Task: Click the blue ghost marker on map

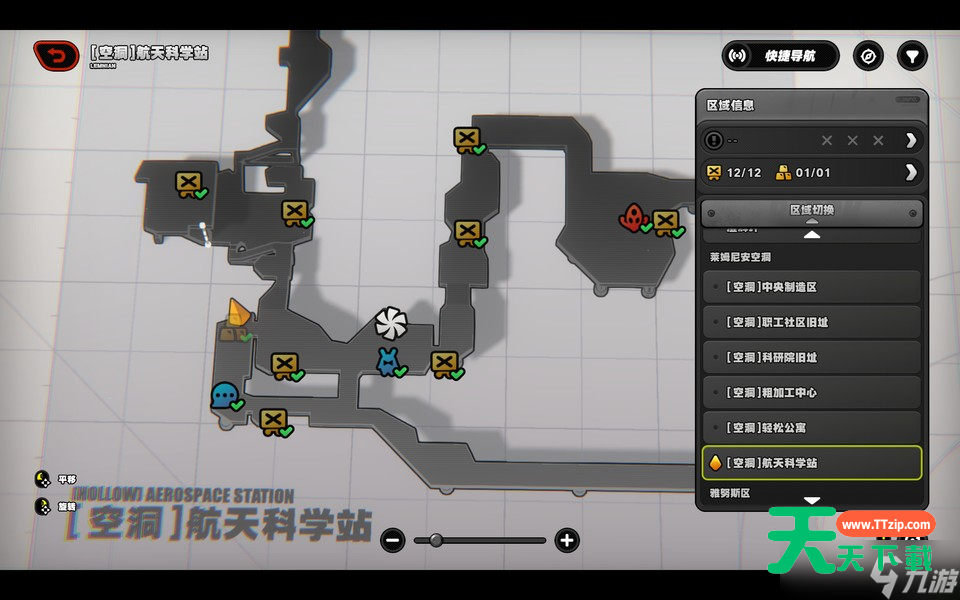Action: [223, 395]
